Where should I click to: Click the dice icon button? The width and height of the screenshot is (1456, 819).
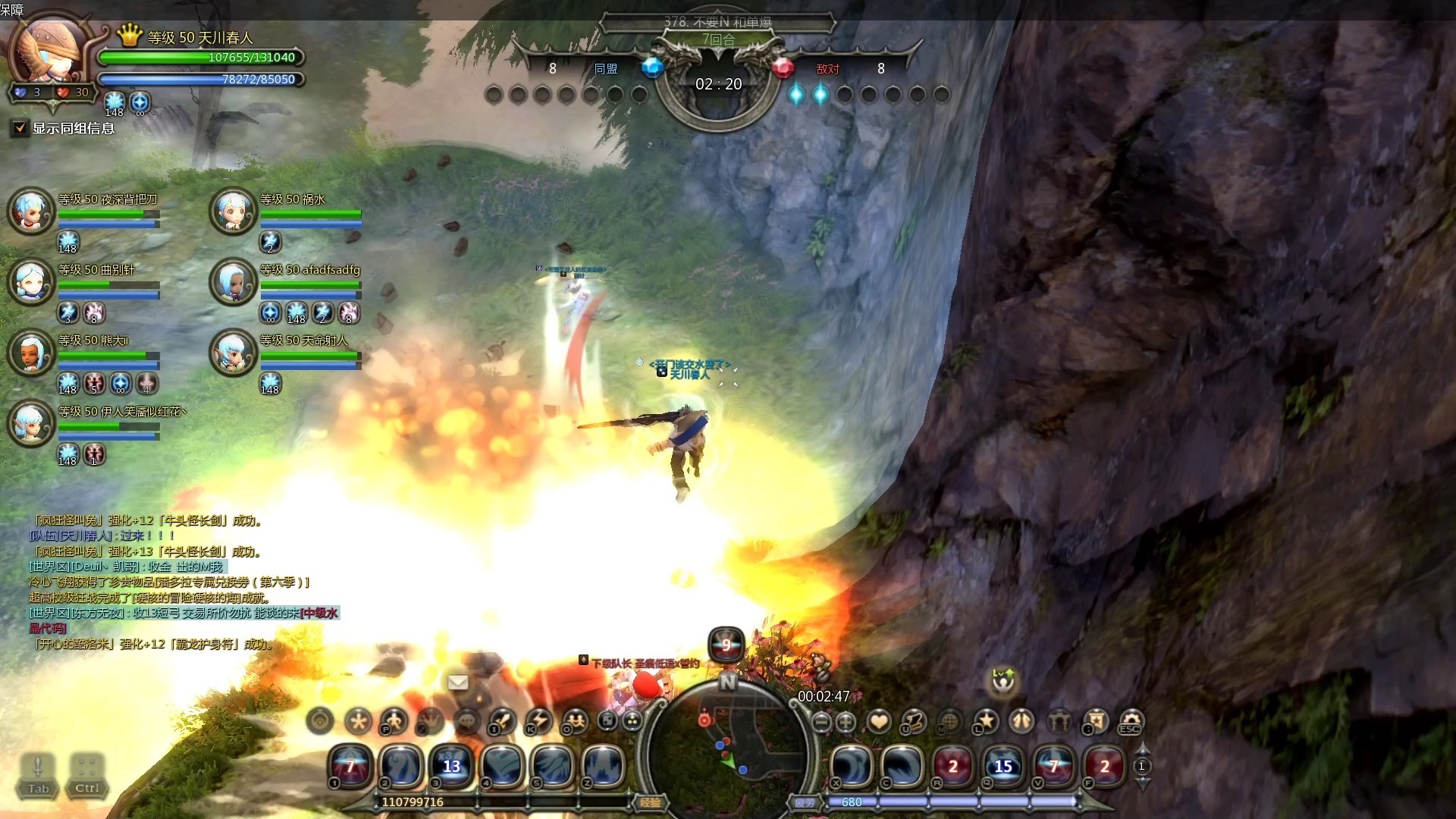click(x=607, y=720)
